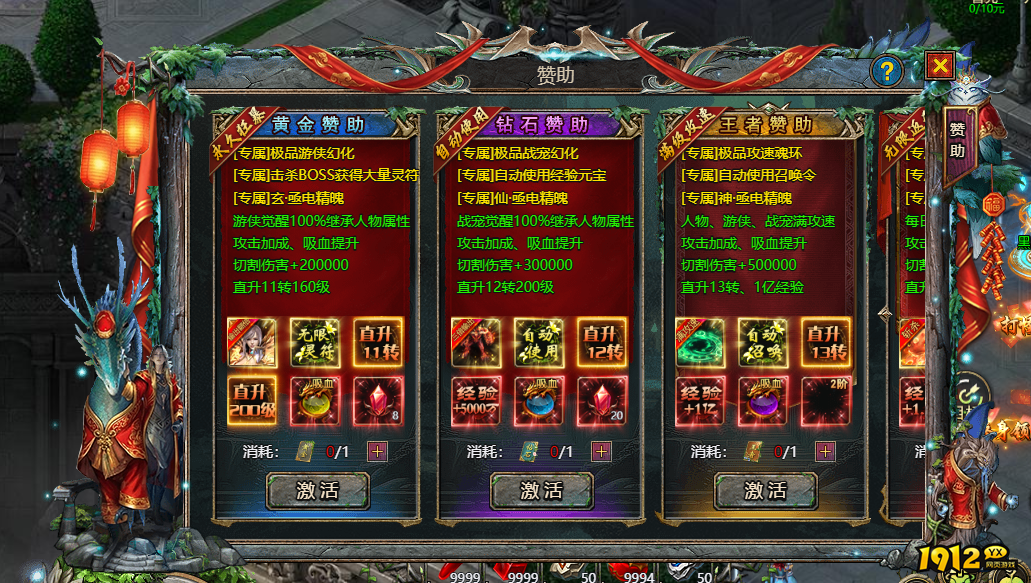Select the 2阶 dark orb reward icon
This screenshot has height=583, width=1031.
pos(825,401)
